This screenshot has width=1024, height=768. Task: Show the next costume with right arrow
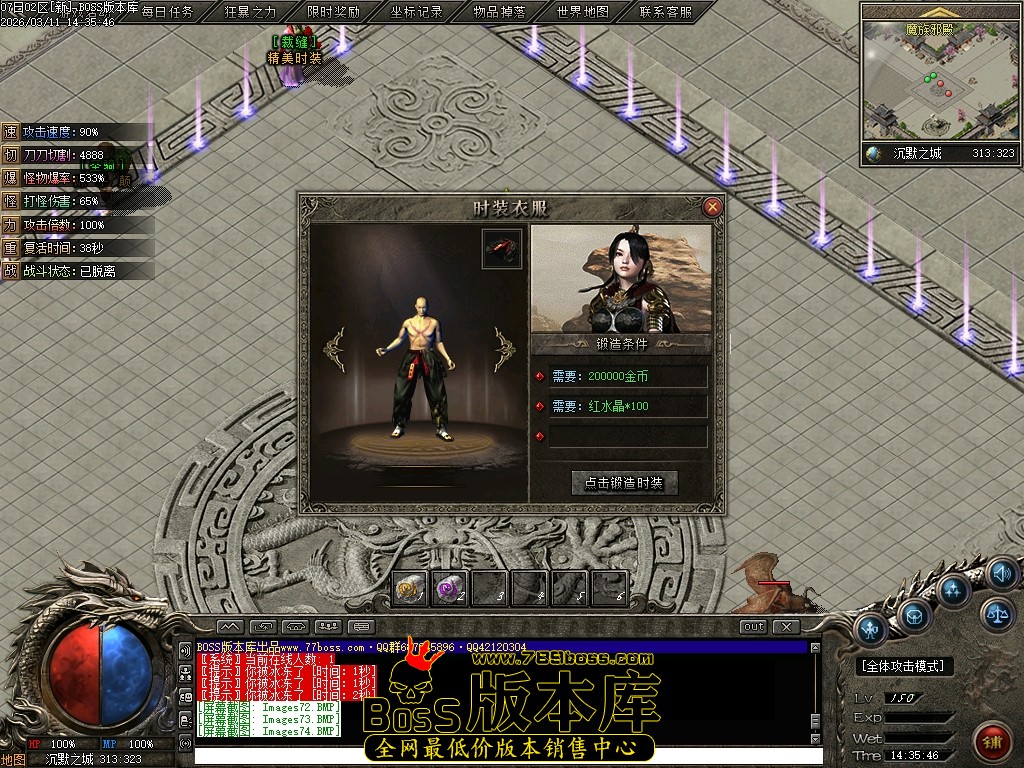click(x=504, y=349)
